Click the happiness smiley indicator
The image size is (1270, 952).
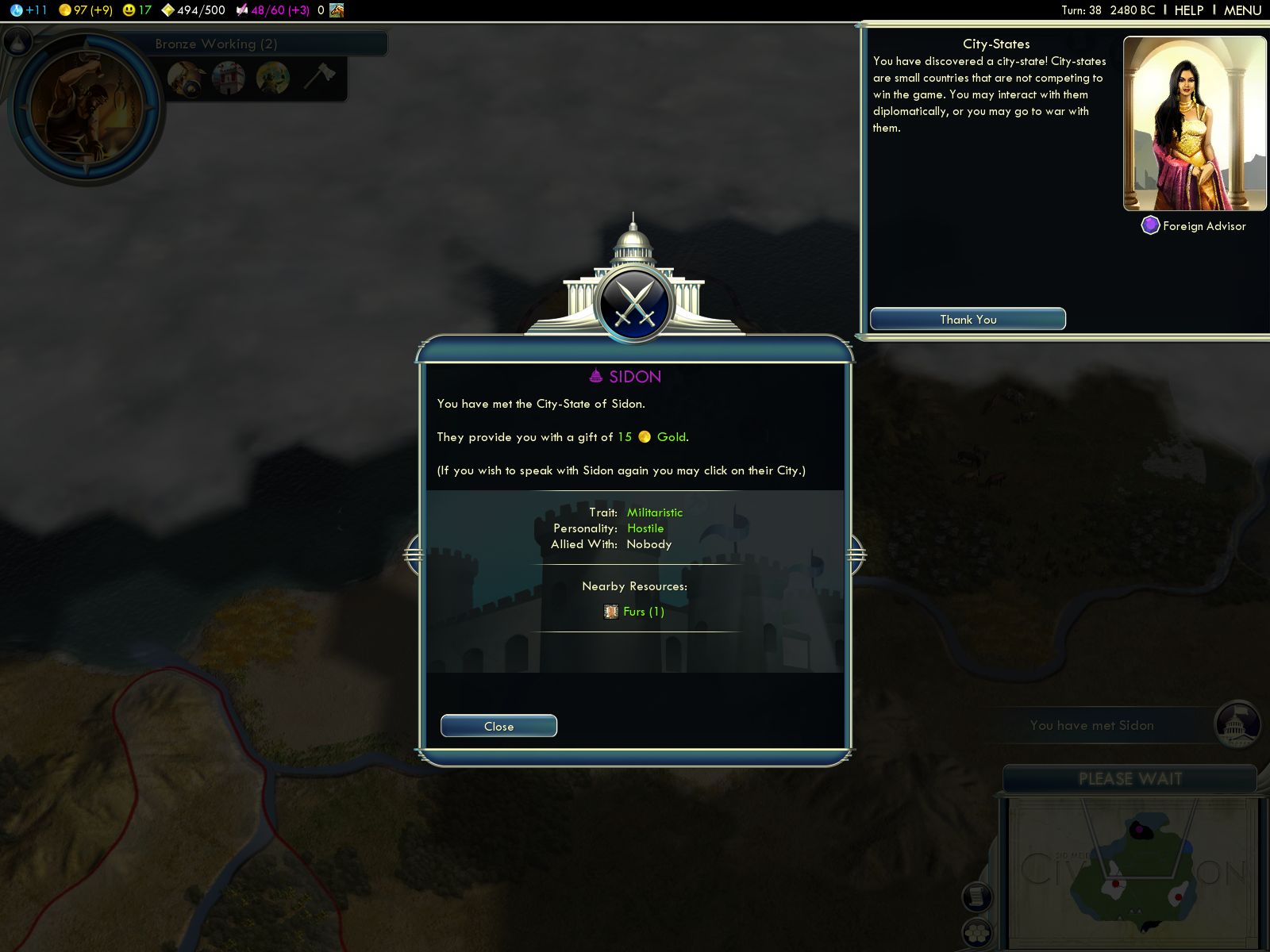[x=137, y=10]
